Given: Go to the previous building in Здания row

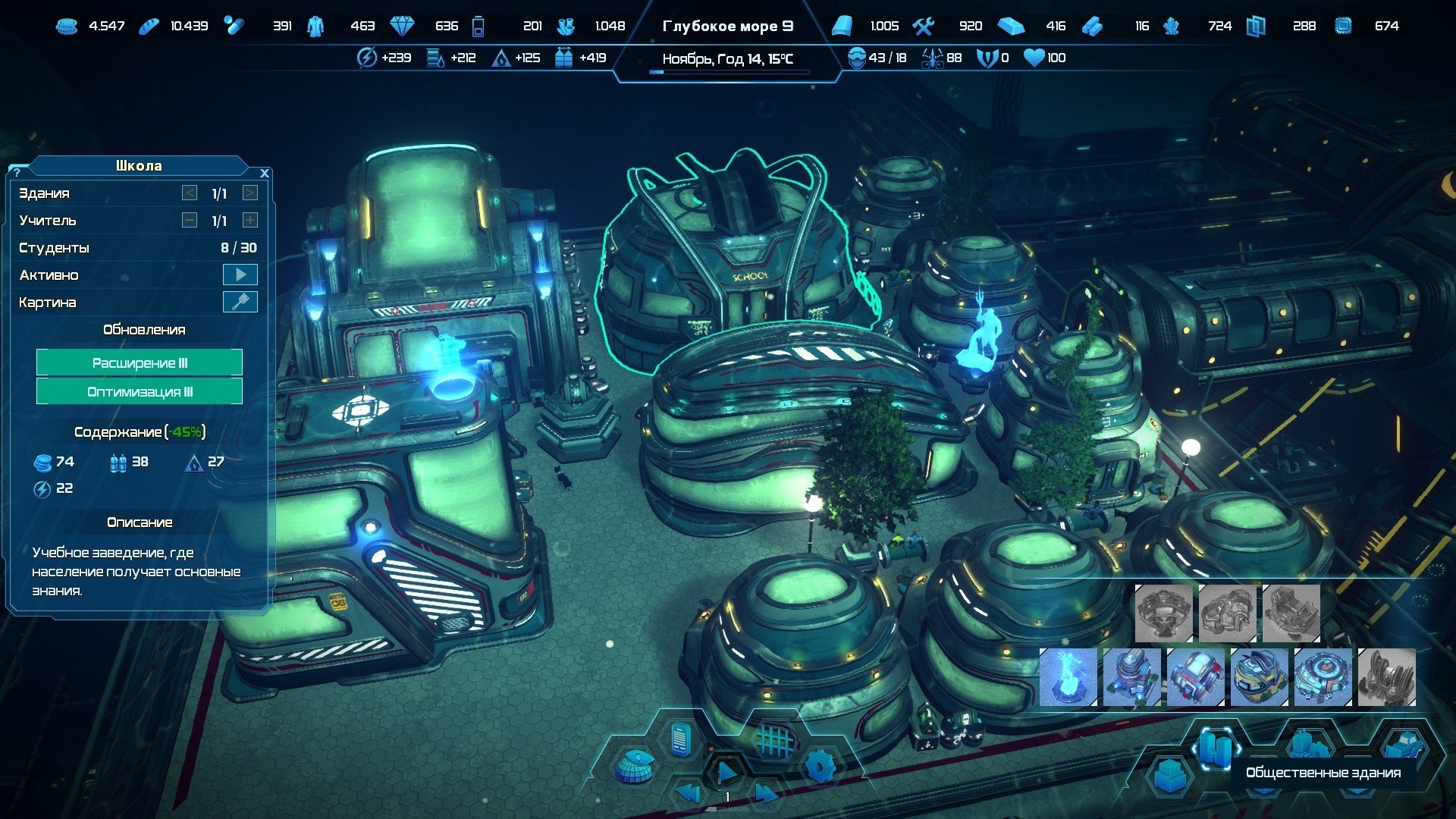Looking at the screenshot, I should [x=190, y=193].
